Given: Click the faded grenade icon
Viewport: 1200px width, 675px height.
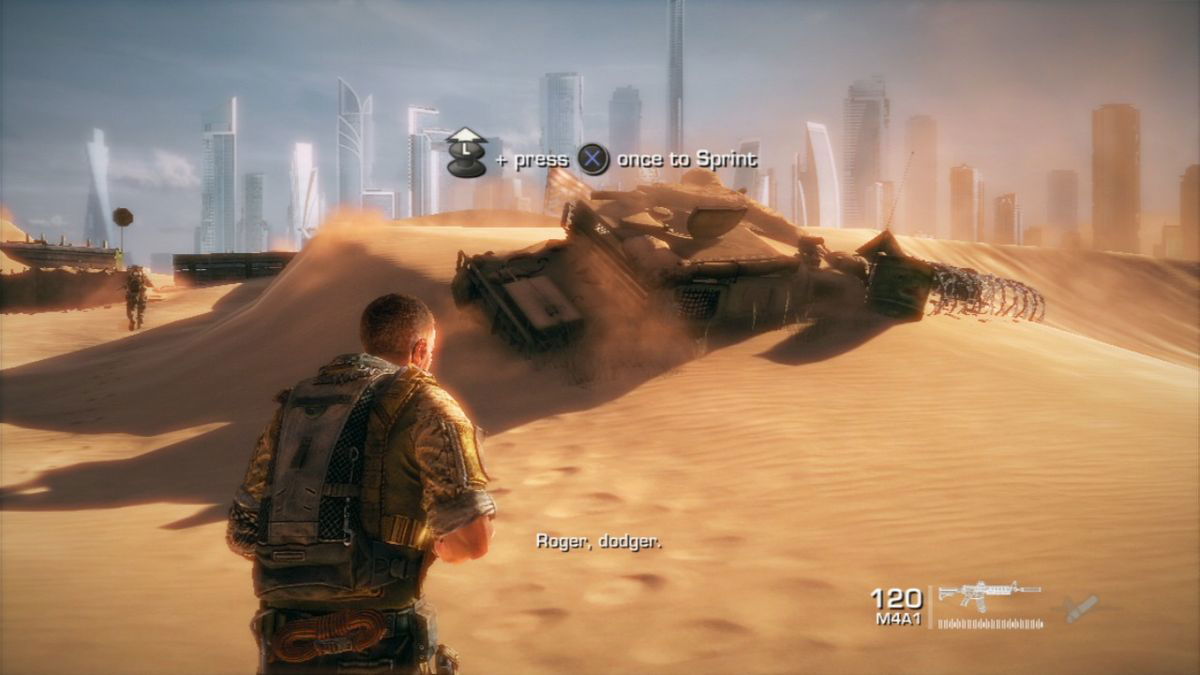Looking at the screenshot, I should (x=1080, y=608).
